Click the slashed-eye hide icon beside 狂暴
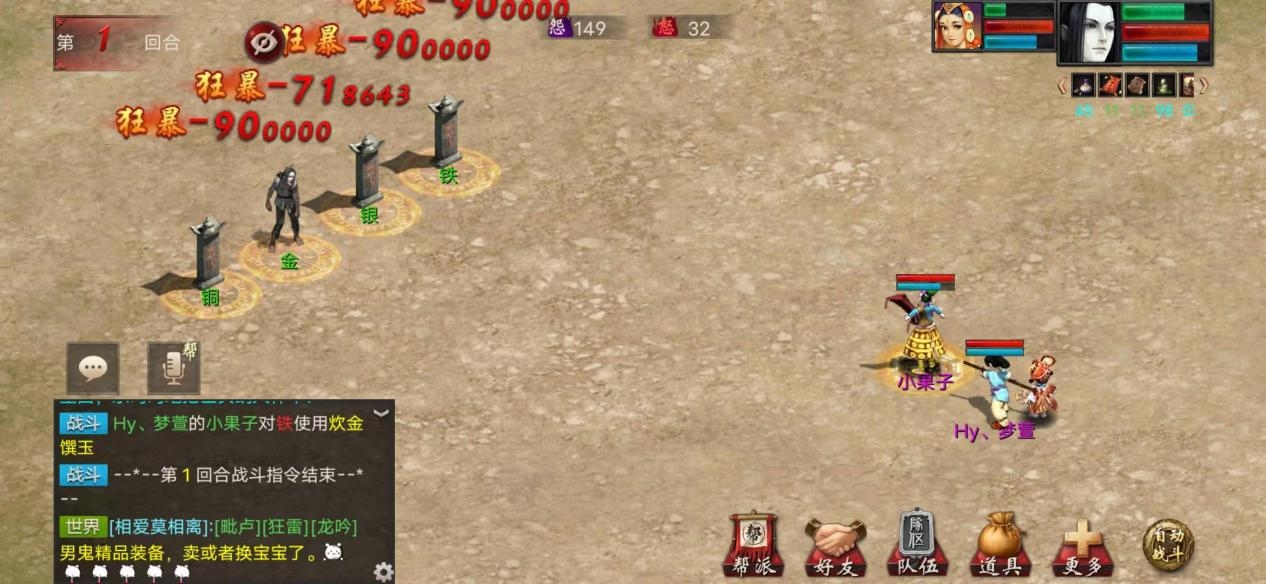This screenshot has width=1266, height=584. pyautogui.click(x=264, y=42)
